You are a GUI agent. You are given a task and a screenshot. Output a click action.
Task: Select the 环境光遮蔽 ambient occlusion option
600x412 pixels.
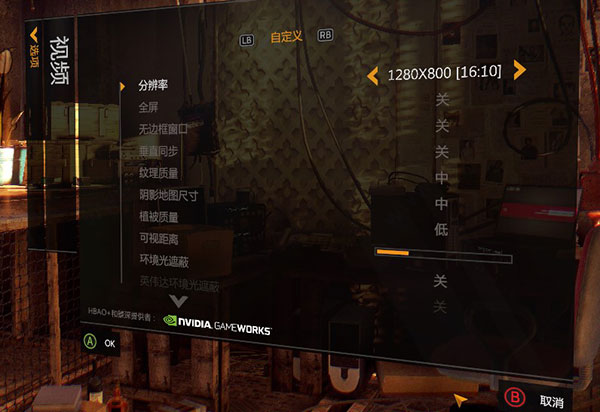point(163,261)
